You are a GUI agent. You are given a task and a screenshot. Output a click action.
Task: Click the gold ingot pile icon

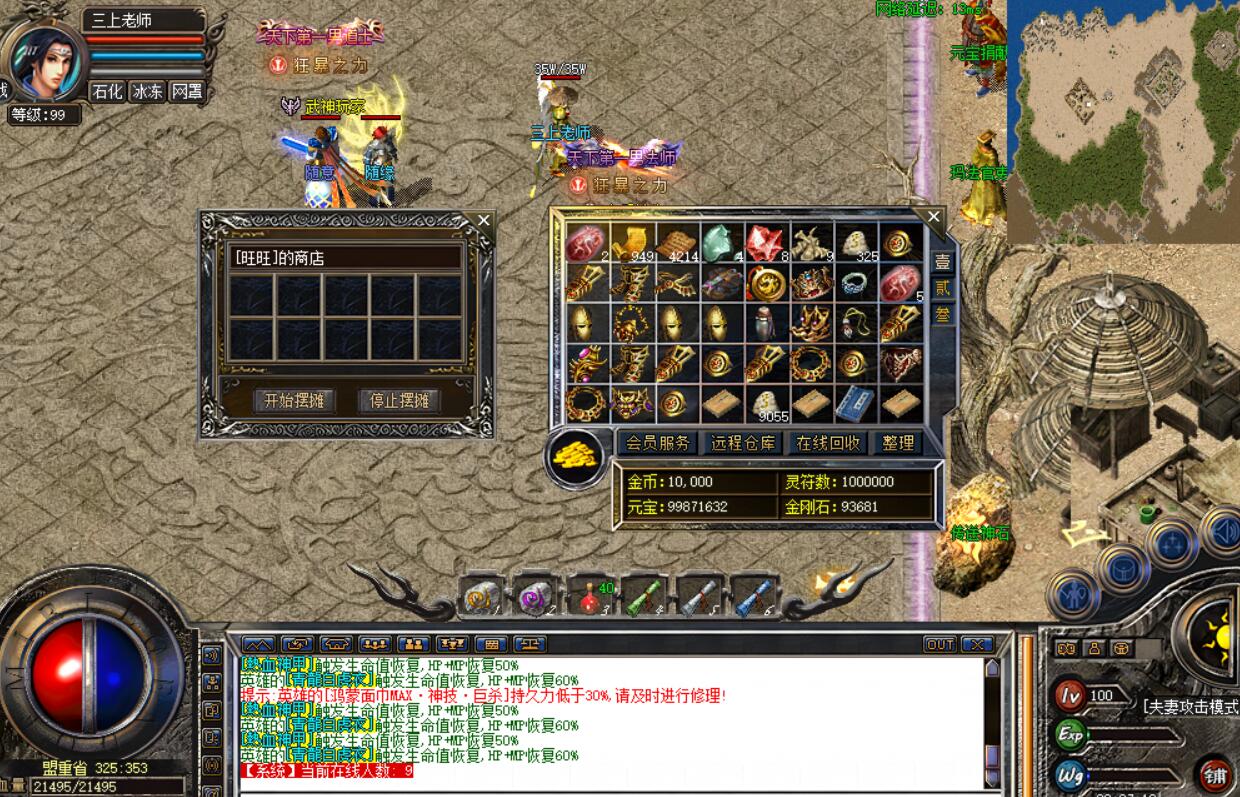pos(577,458)
